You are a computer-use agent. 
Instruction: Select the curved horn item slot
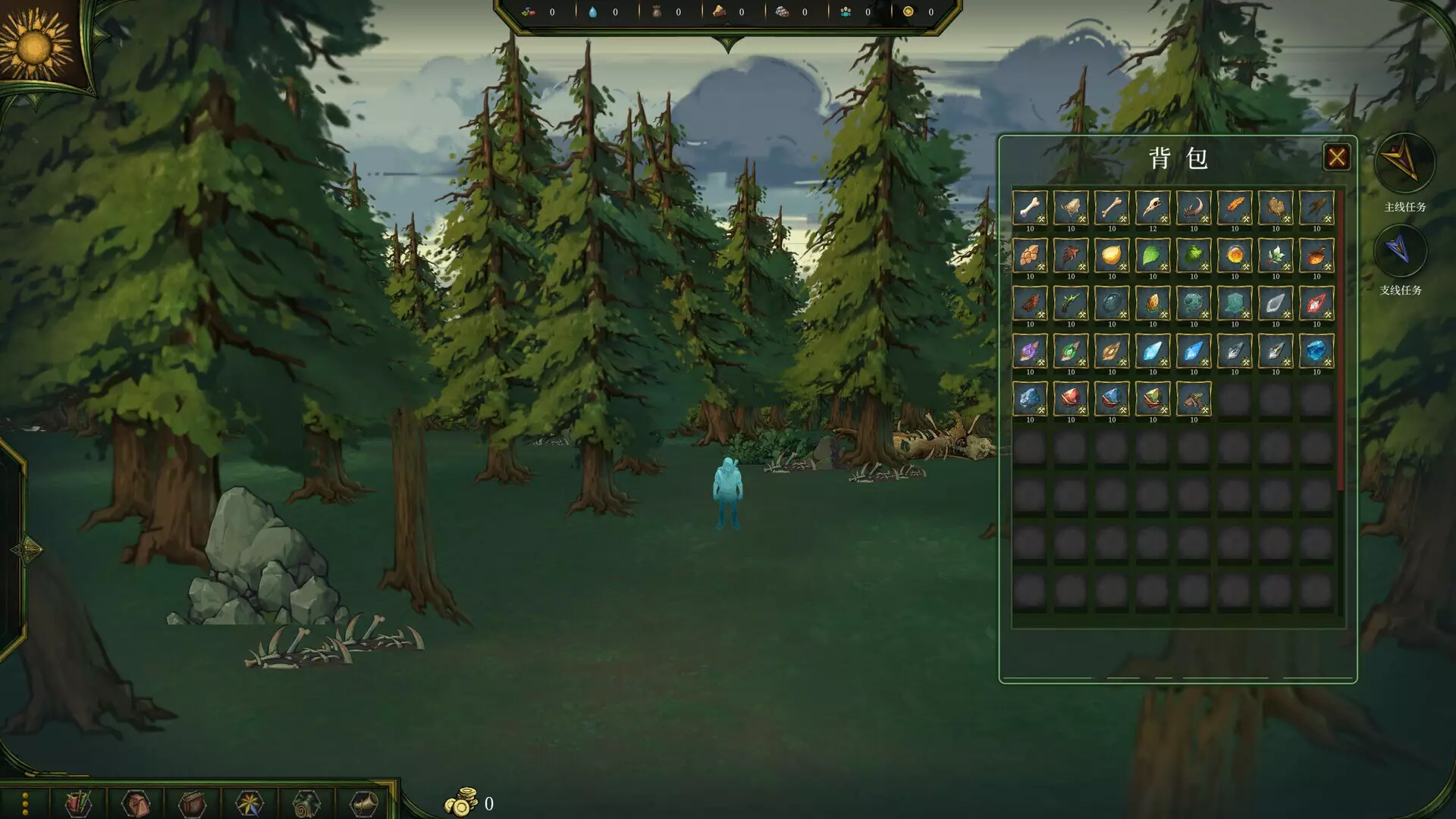point(1193,208)
